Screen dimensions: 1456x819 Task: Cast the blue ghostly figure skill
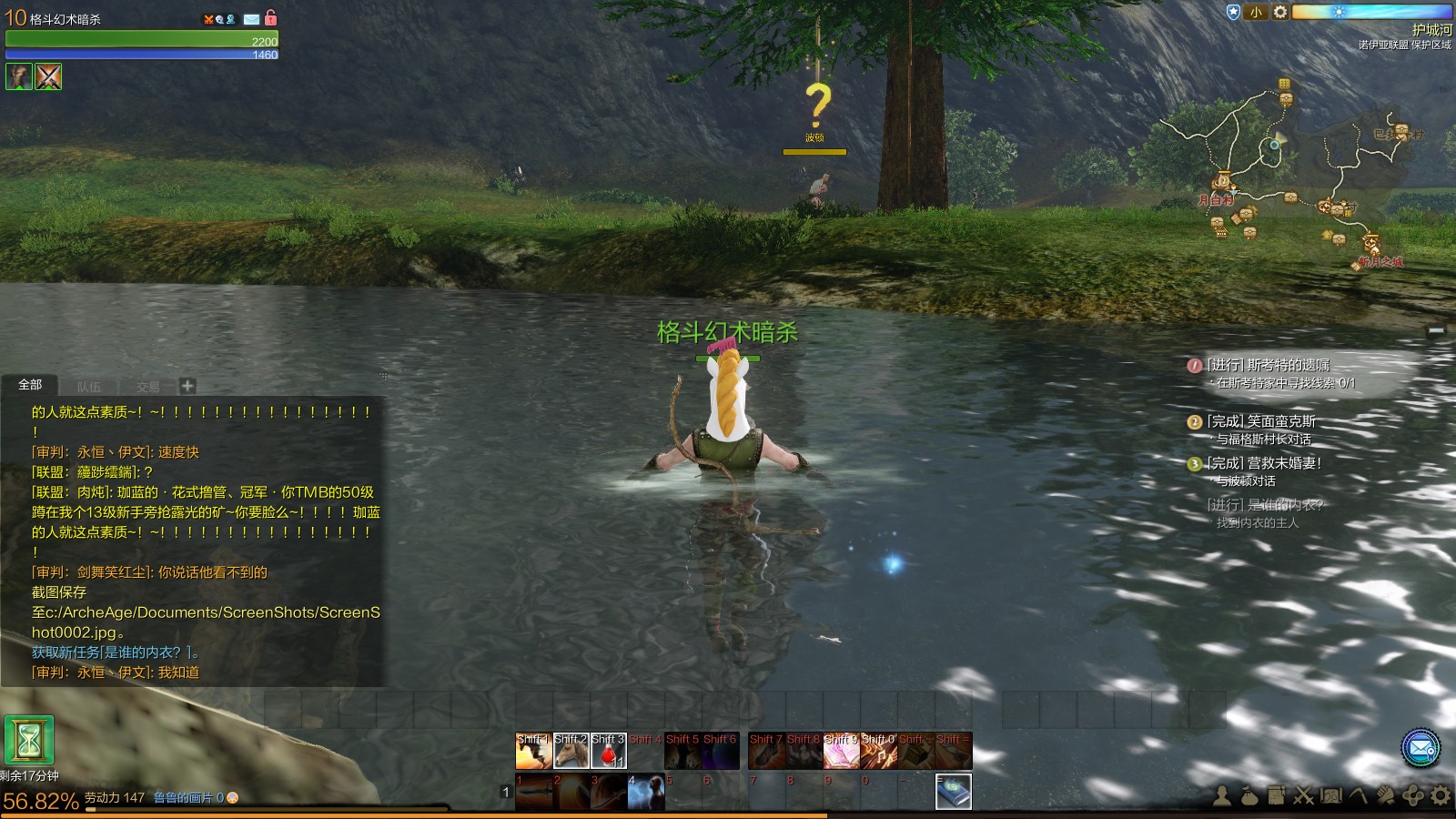(645, 791)
